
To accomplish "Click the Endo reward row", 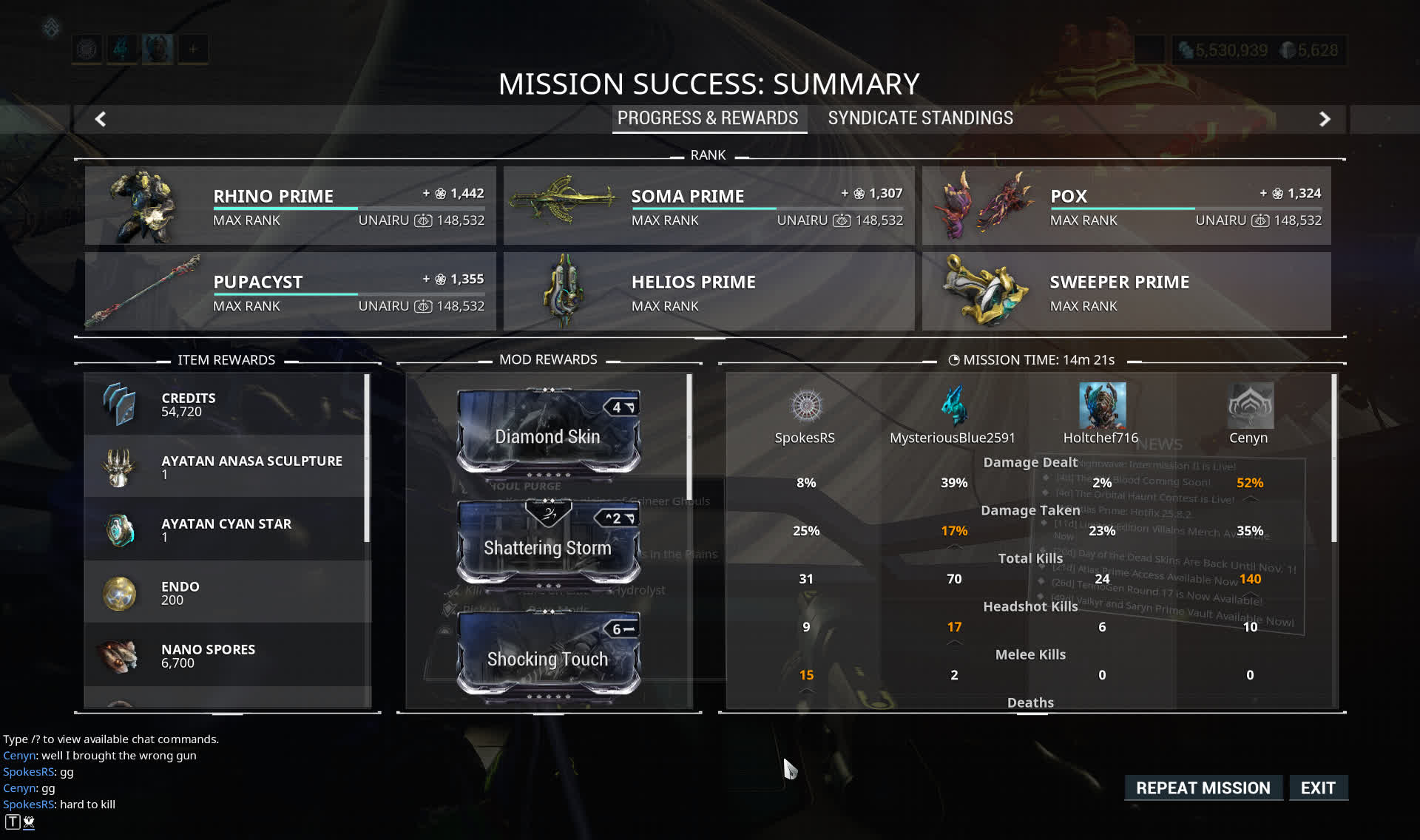I will point(226,592).
